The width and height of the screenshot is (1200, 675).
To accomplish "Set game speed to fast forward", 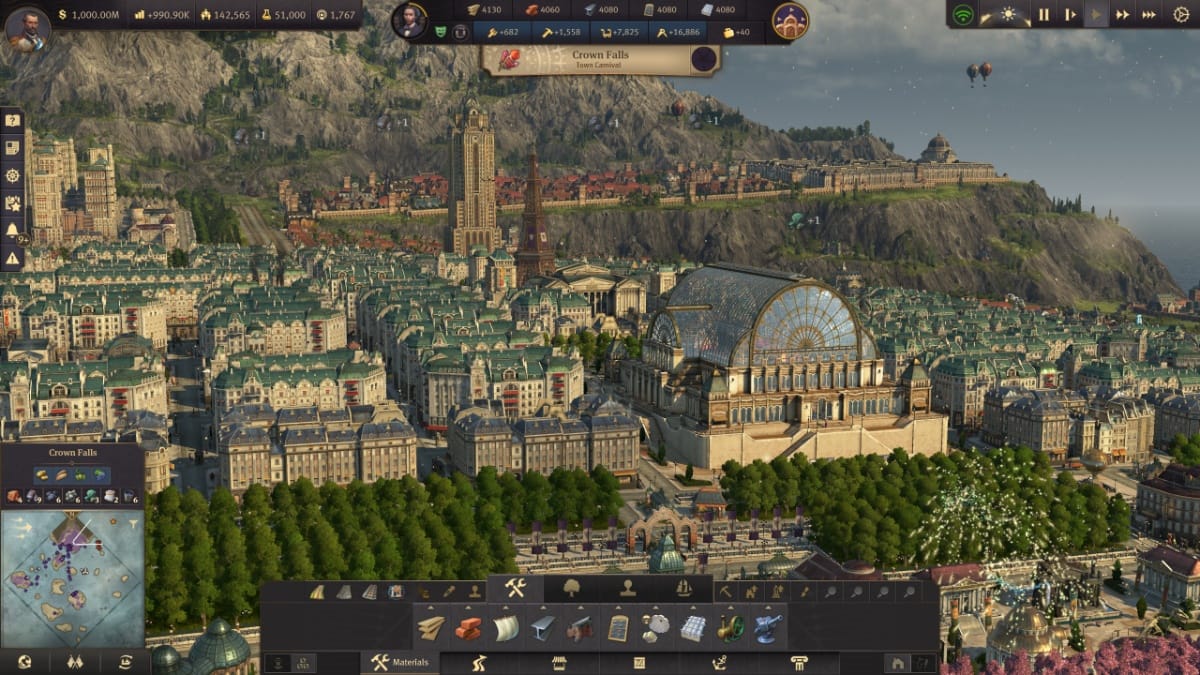I will point(1123,15).
